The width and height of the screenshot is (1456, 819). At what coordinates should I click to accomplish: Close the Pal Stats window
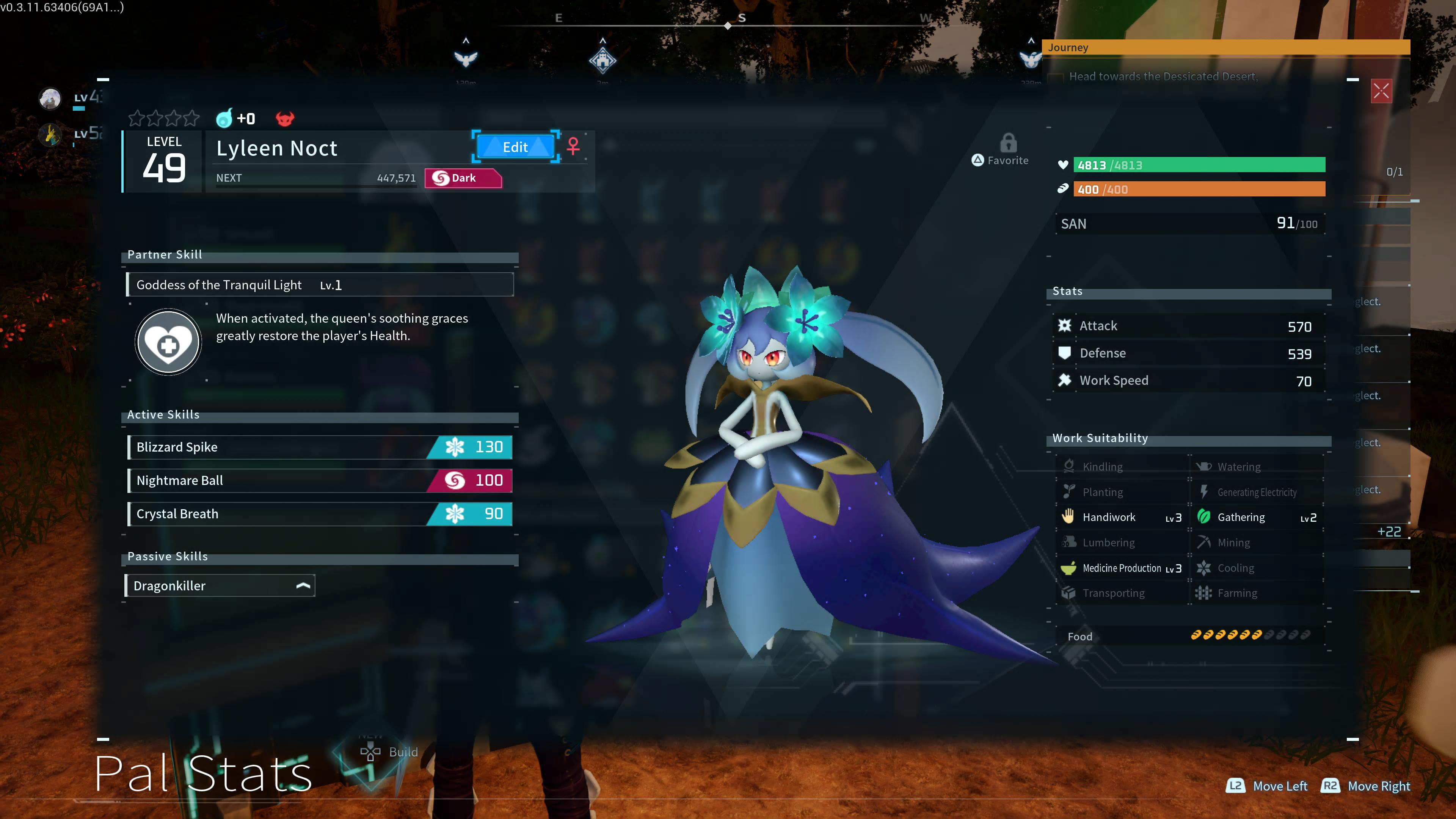1381,91
